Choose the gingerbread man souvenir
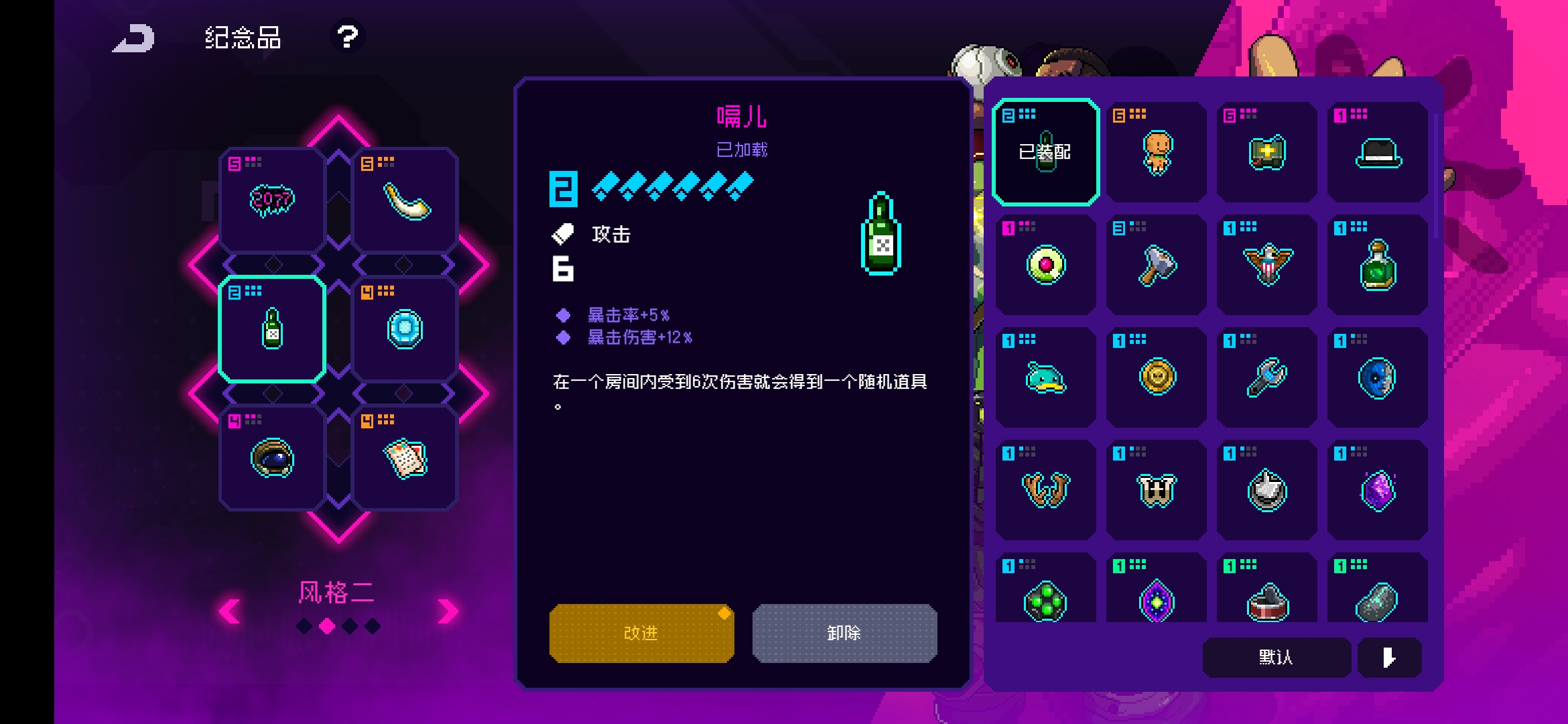The height and width of the screenshot is (724, 1568). point(1157,152)
